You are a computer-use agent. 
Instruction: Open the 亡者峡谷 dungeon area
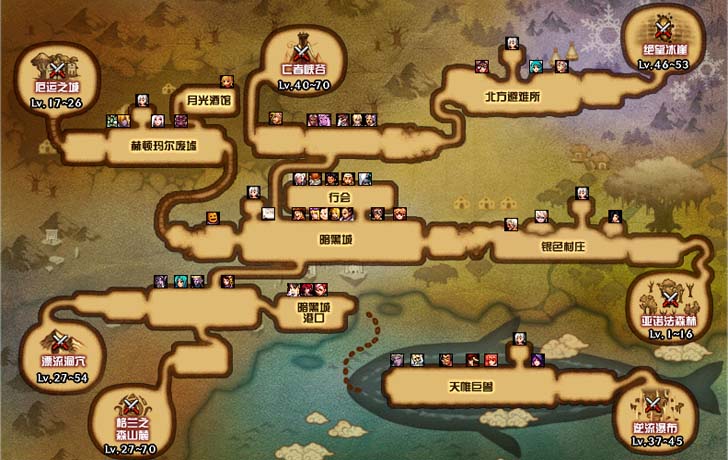pos(305,57)
